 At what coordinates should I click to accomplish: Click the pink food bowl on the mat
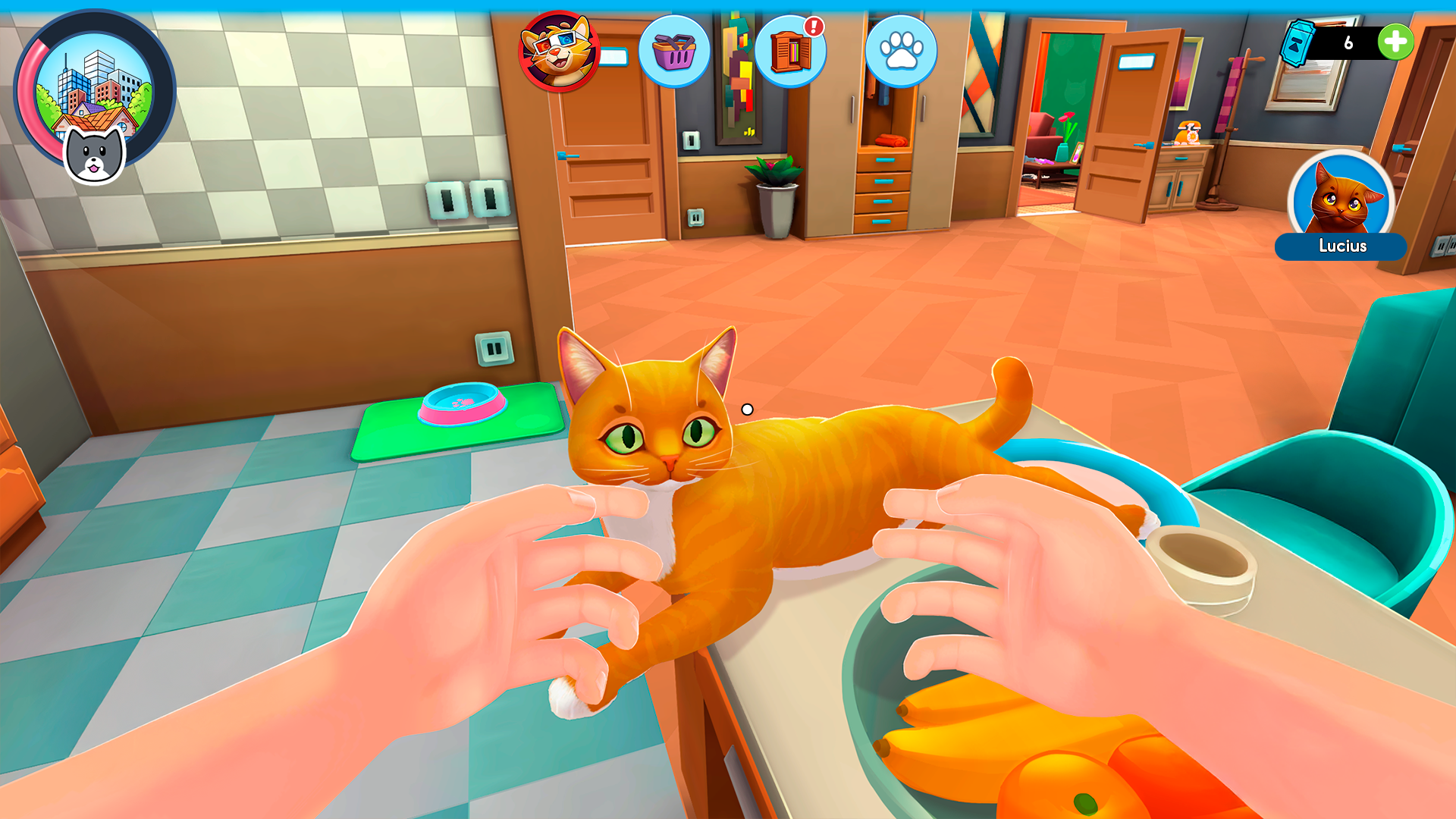point(461,407)
